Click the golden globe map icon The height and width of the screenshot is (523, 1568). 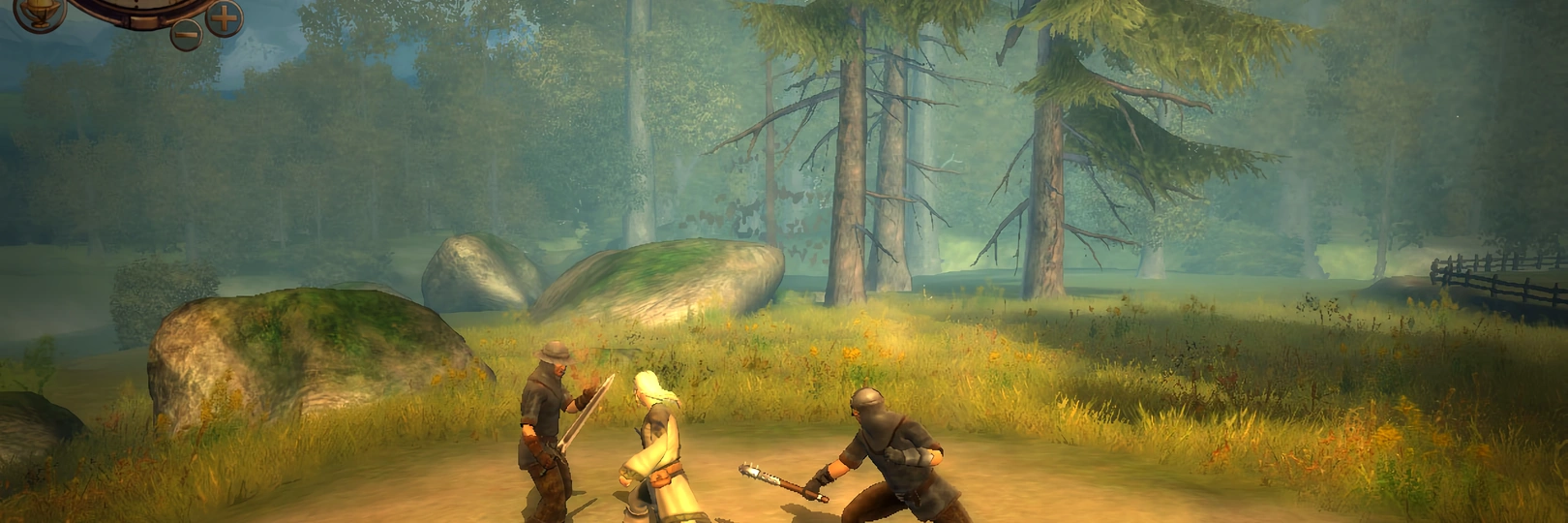coord(40,12)
